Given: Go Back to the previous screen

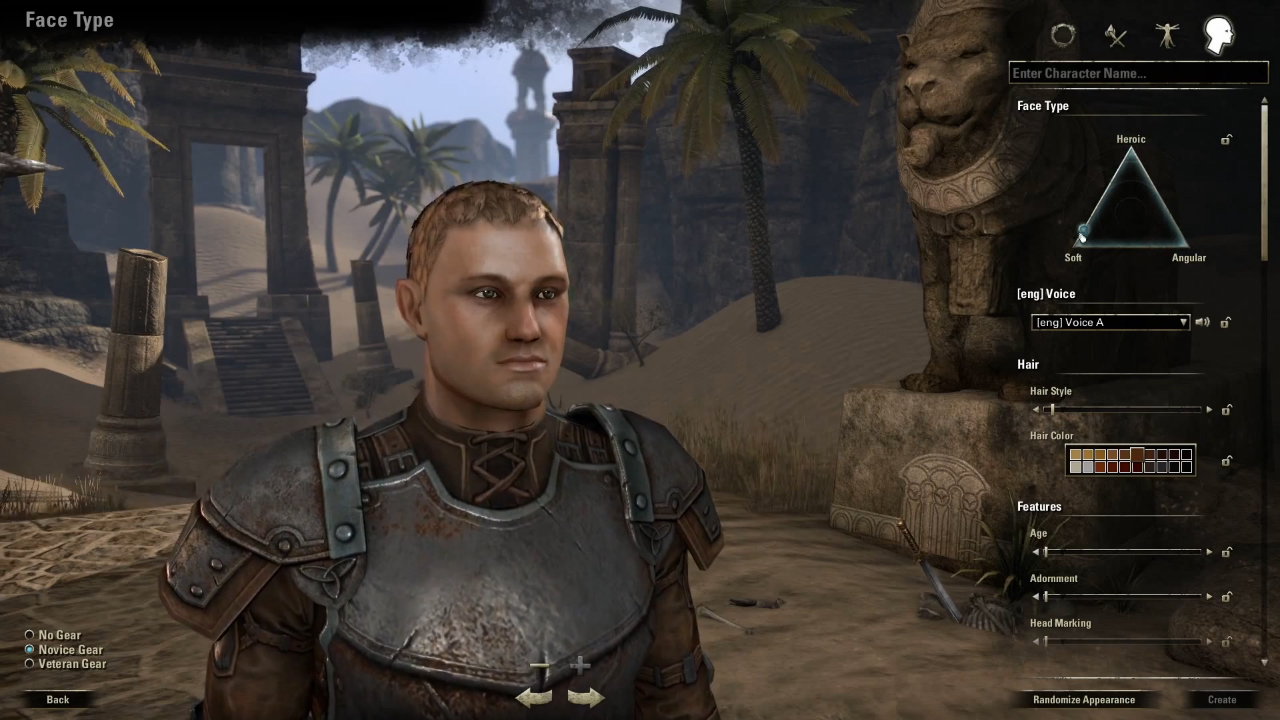Looking at the screenshot, I should coord(58,699).
